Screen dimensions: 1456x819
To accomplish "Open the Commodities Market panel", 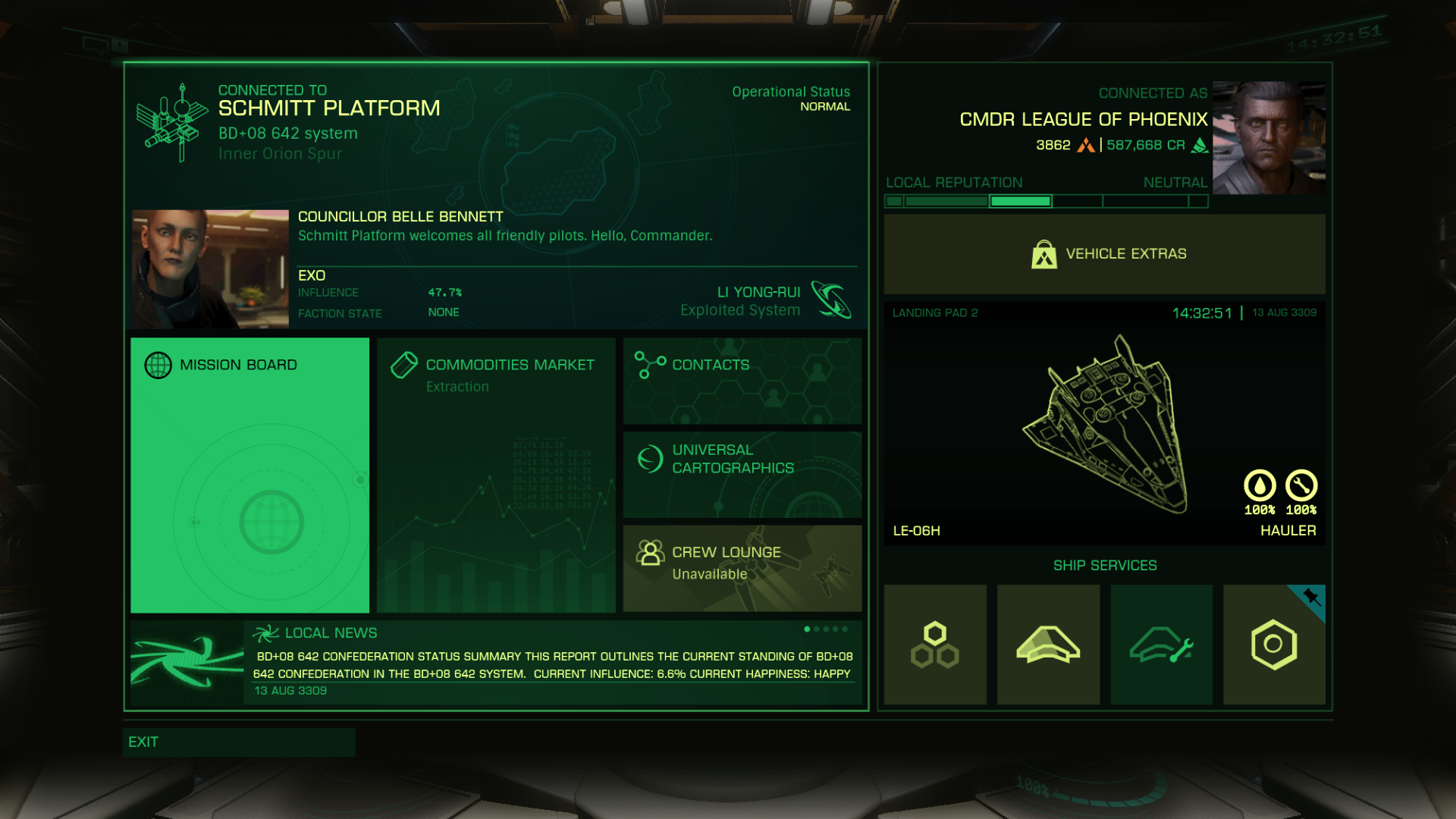I will (496, 475).
